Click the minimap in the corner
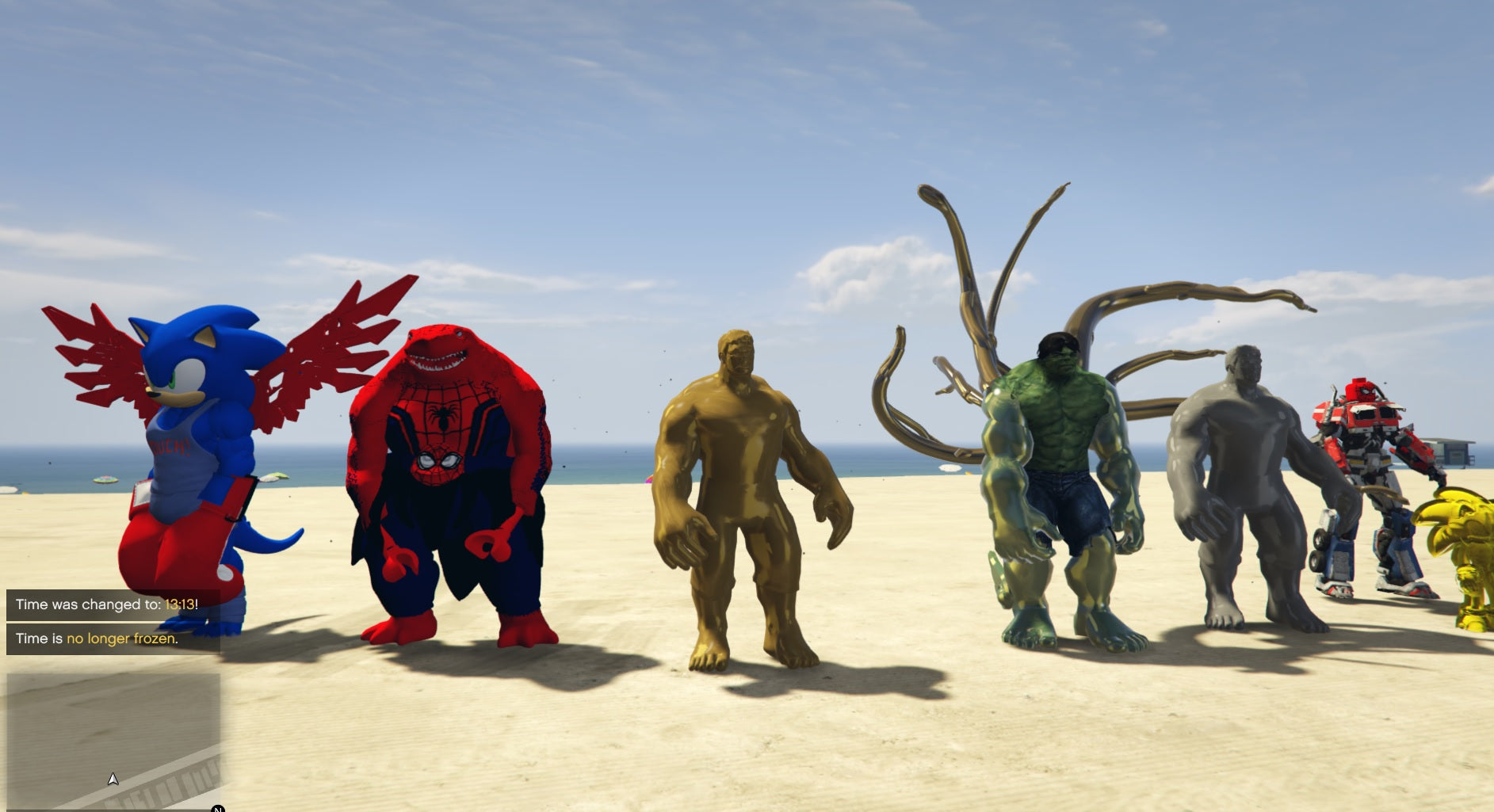Viewport: 1494px width, 812px height. (x=113, y=741)
